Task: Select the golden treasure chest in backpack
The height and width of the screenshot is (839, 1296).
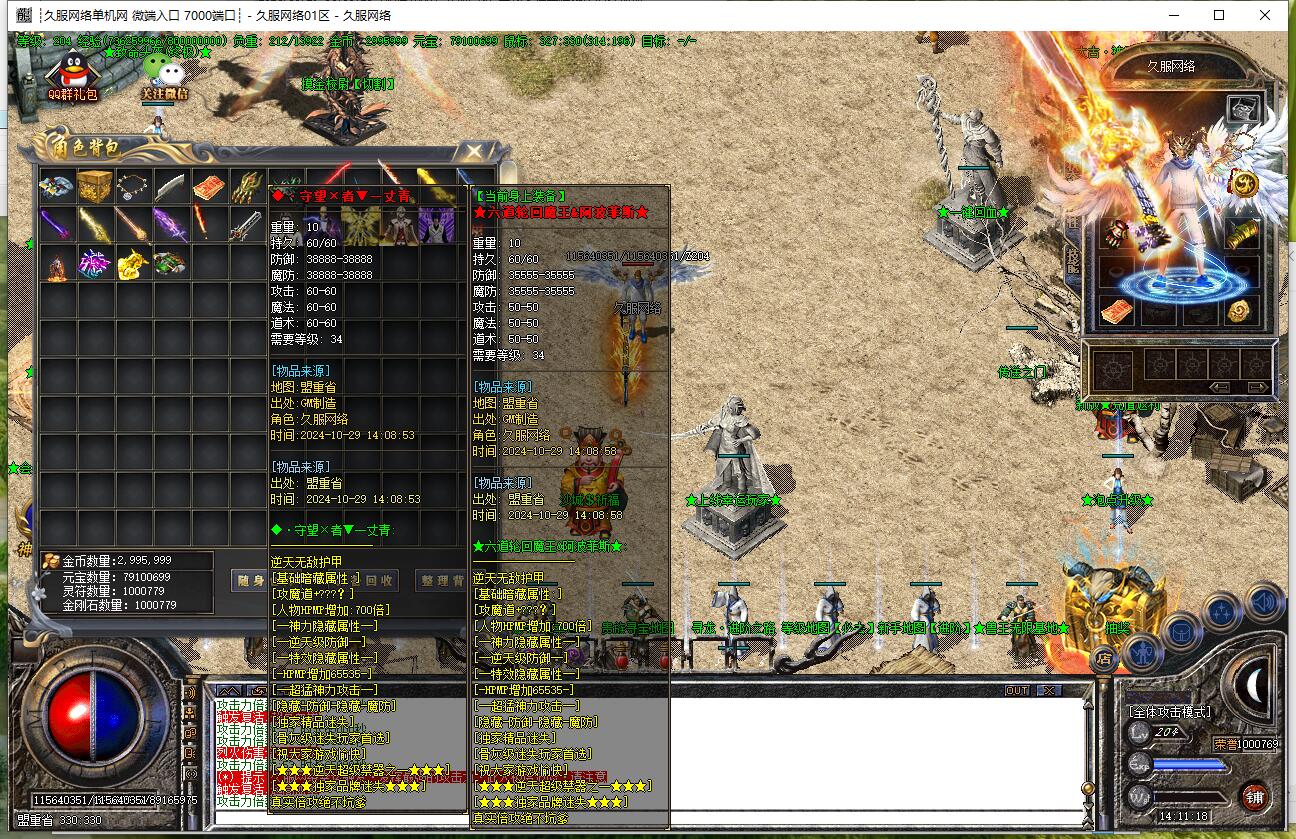Action: 95,186
